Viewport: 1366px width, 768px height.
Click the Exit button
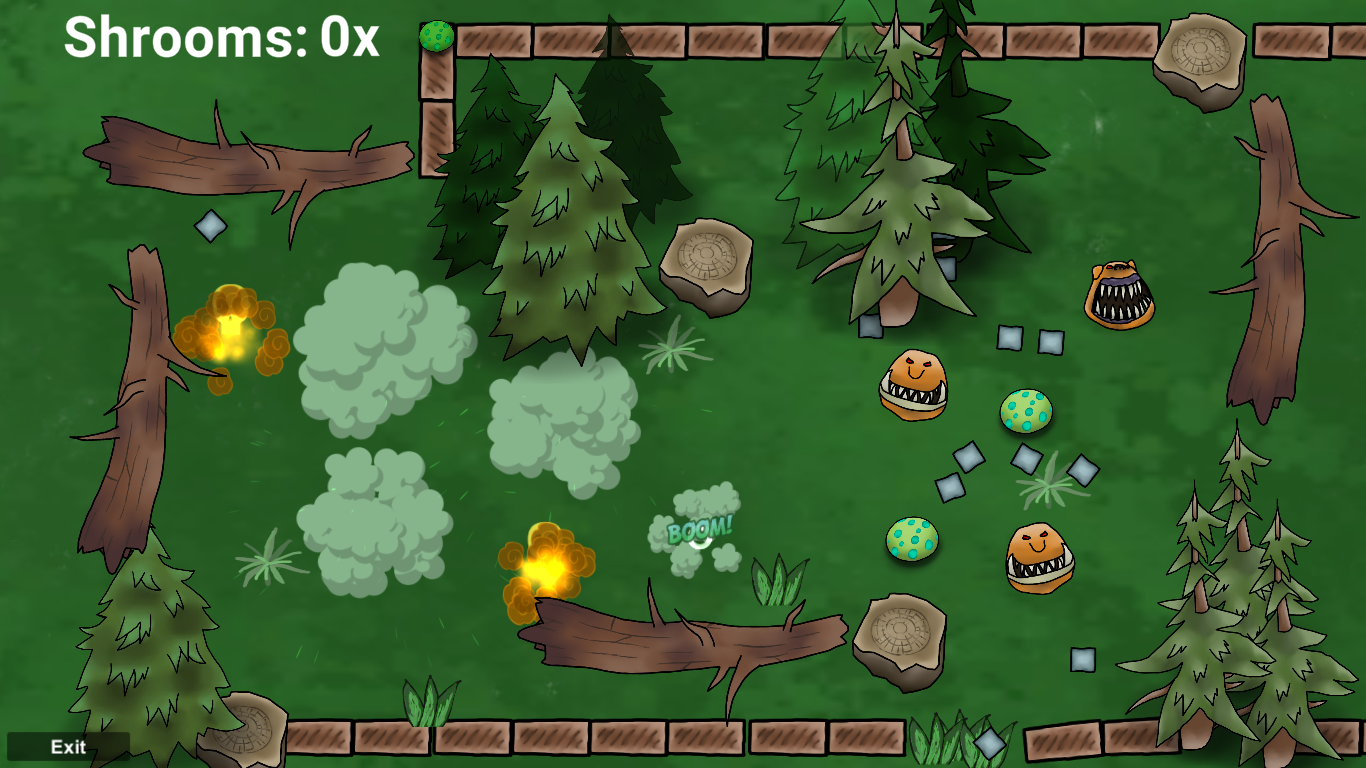(x=68, y=747)
